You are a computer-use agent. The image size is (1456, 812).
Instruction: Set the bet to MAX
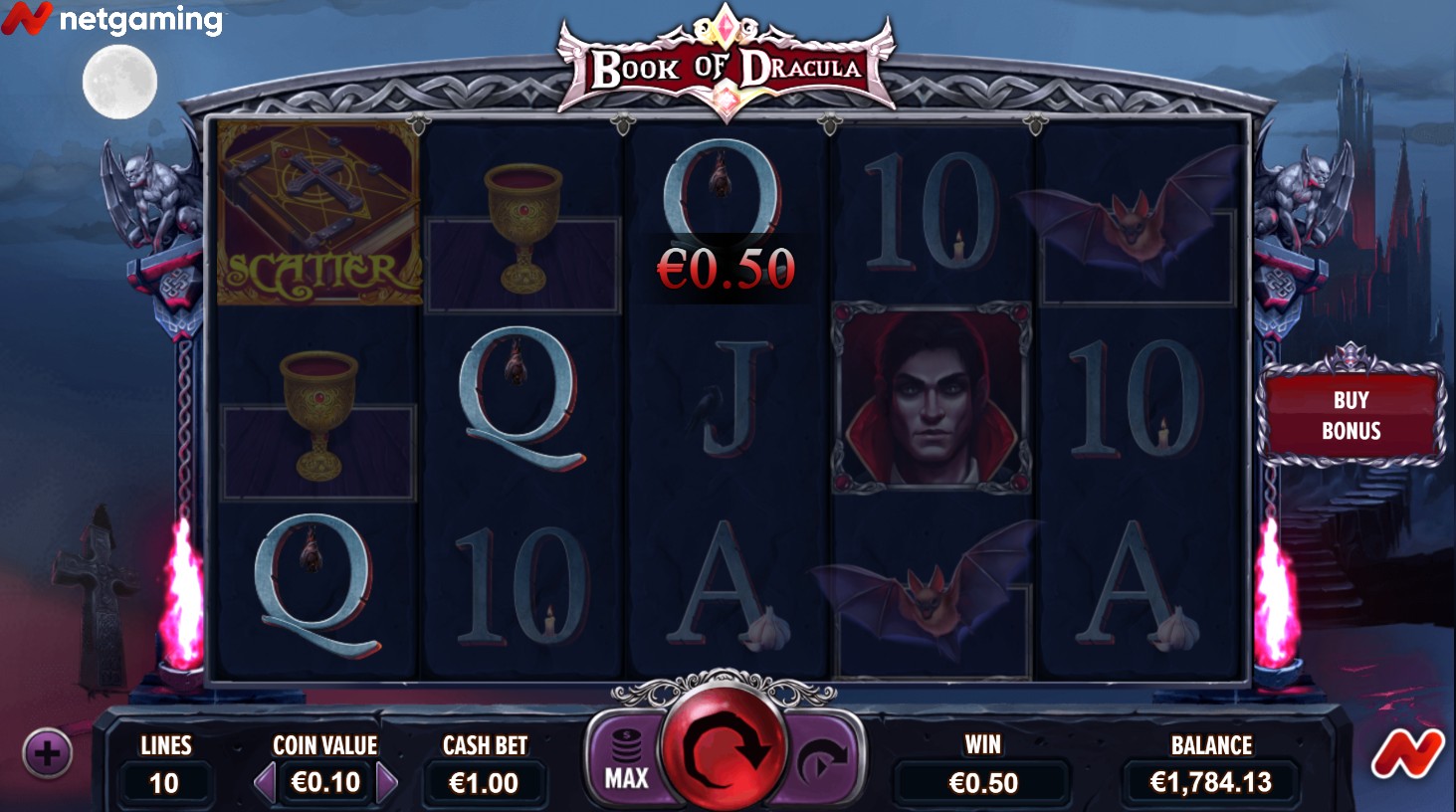click(x=627, y=760)
